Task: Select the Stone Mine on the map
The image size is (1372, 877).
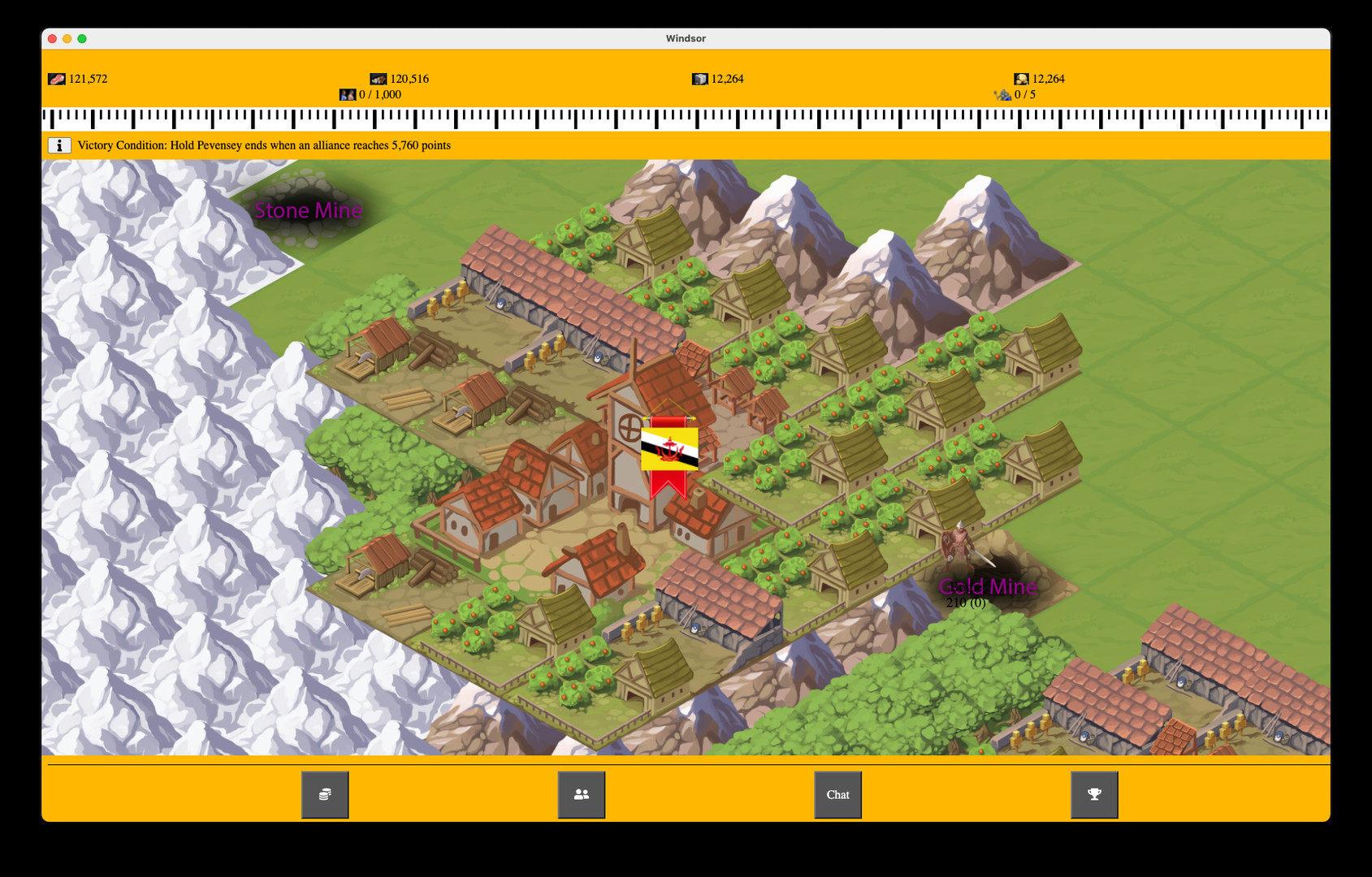Action: tap(309, 210)
